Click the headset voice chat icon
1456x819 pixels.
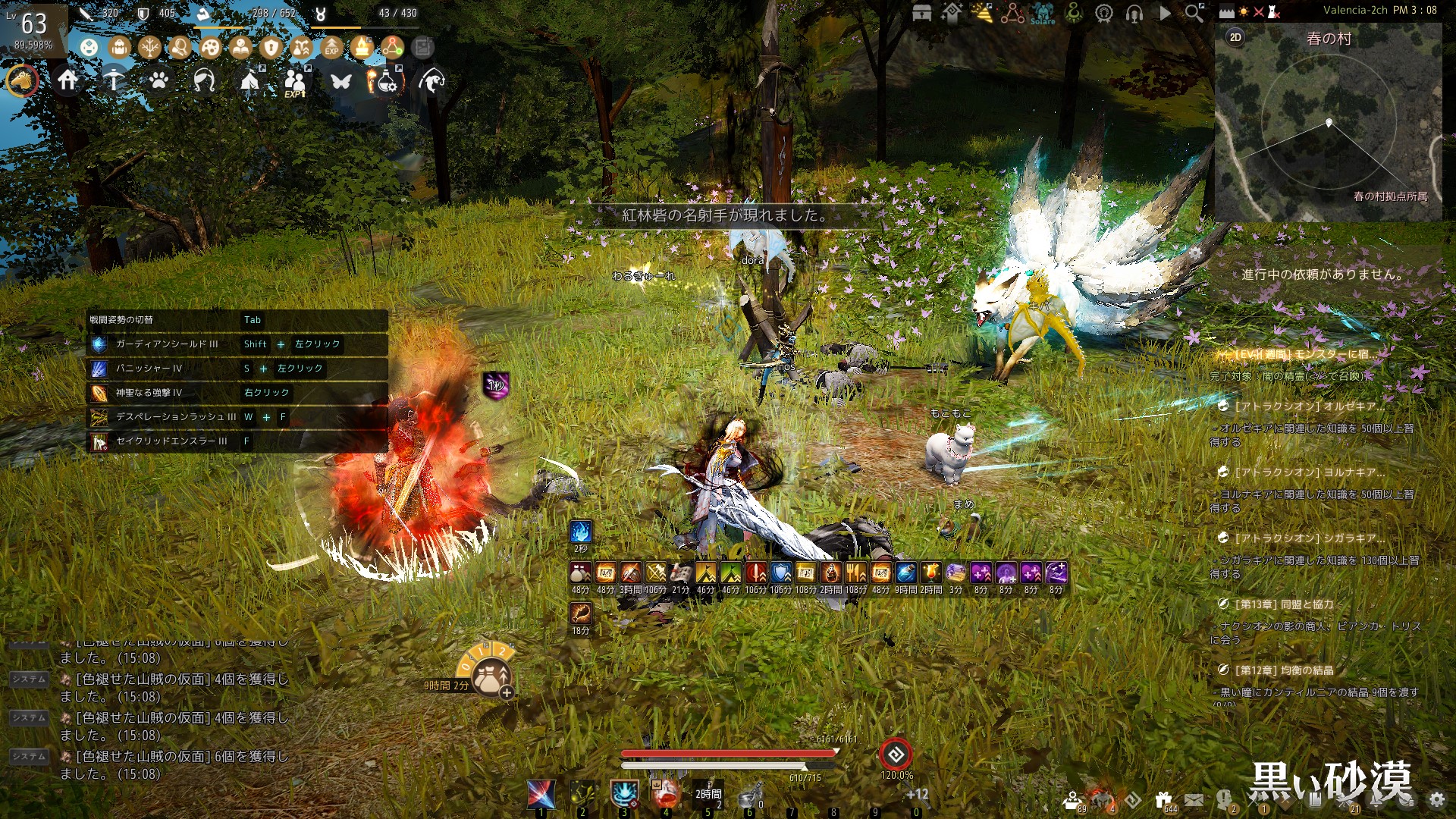pyautogui.click(x=1134, y=13)
